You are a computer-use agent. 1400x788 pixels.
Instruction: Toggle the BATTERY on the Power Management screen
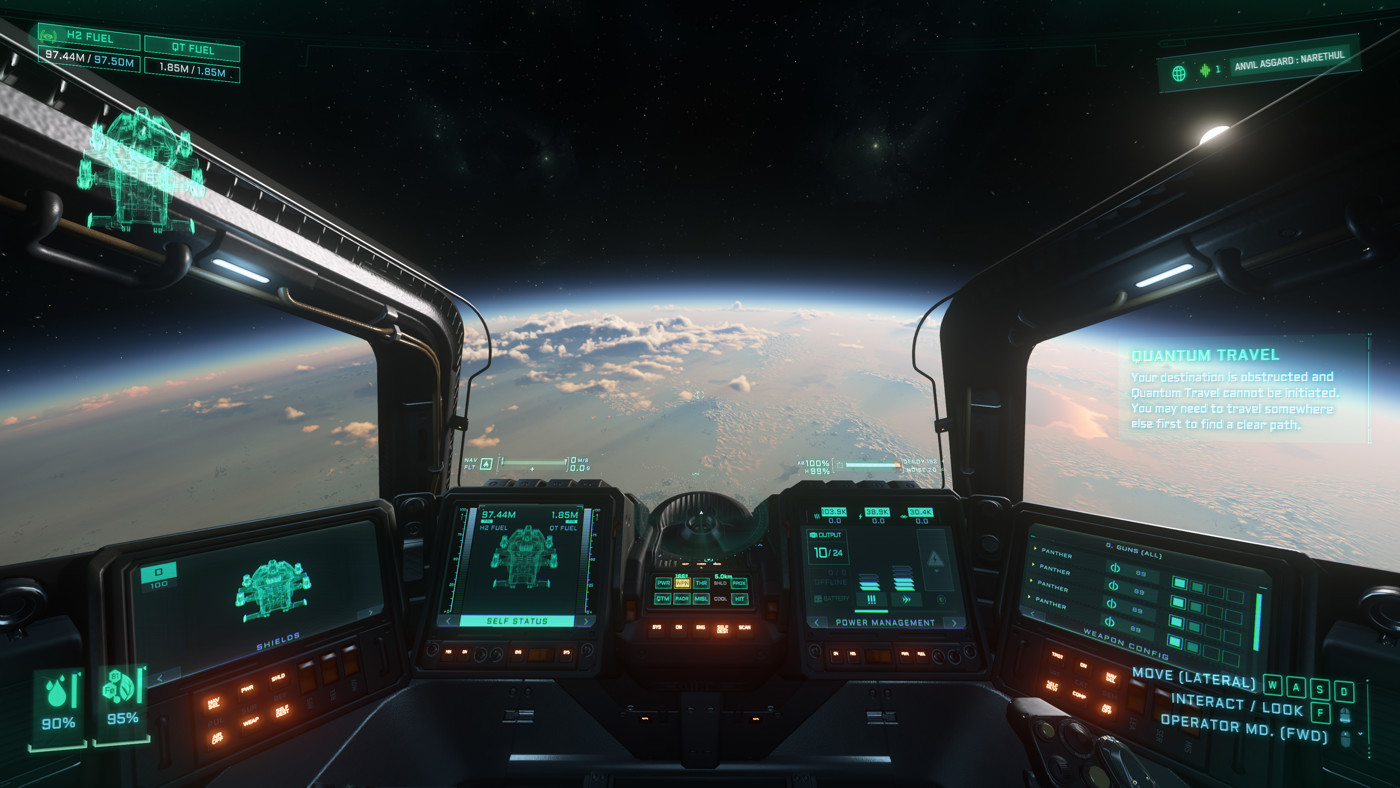click(x=833, y=598)
